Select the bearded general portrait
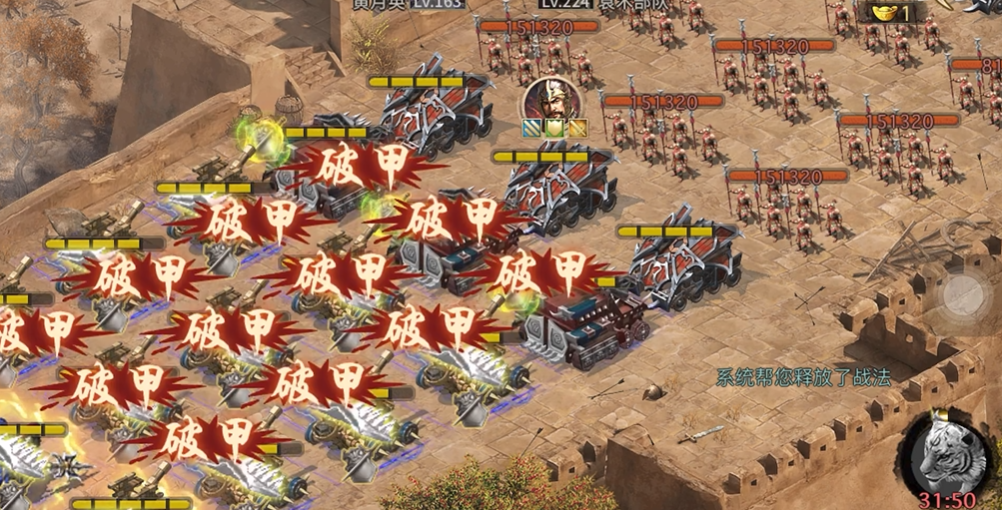Image resolution: width=1002 pixels, height=510 pixels. pos(549,99)
